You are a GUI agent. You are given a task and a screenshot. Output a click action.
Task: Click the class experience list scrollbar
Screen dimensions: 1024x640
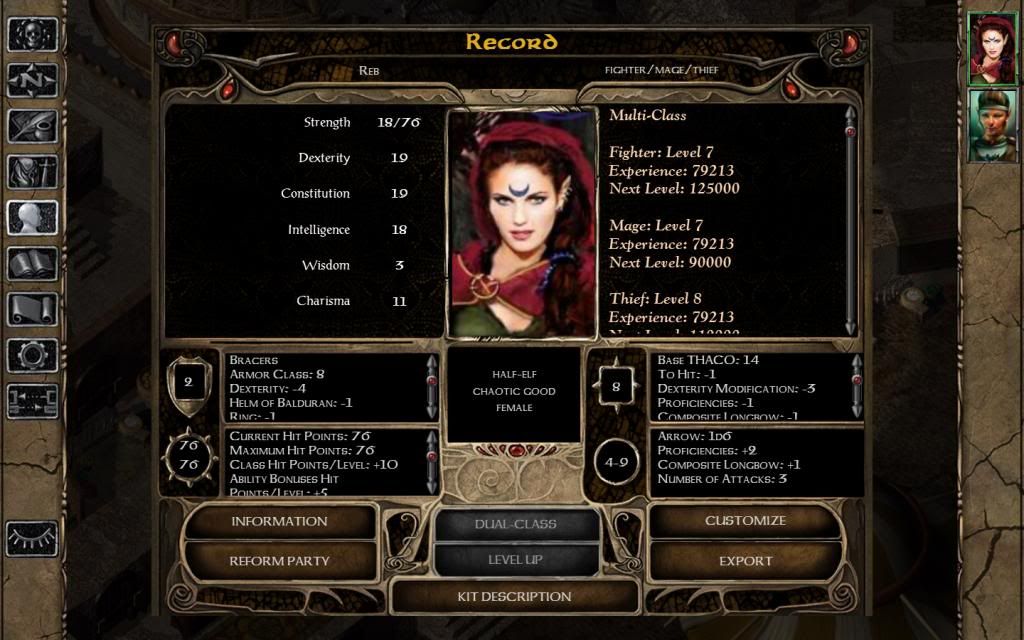[x=851, y=220]
